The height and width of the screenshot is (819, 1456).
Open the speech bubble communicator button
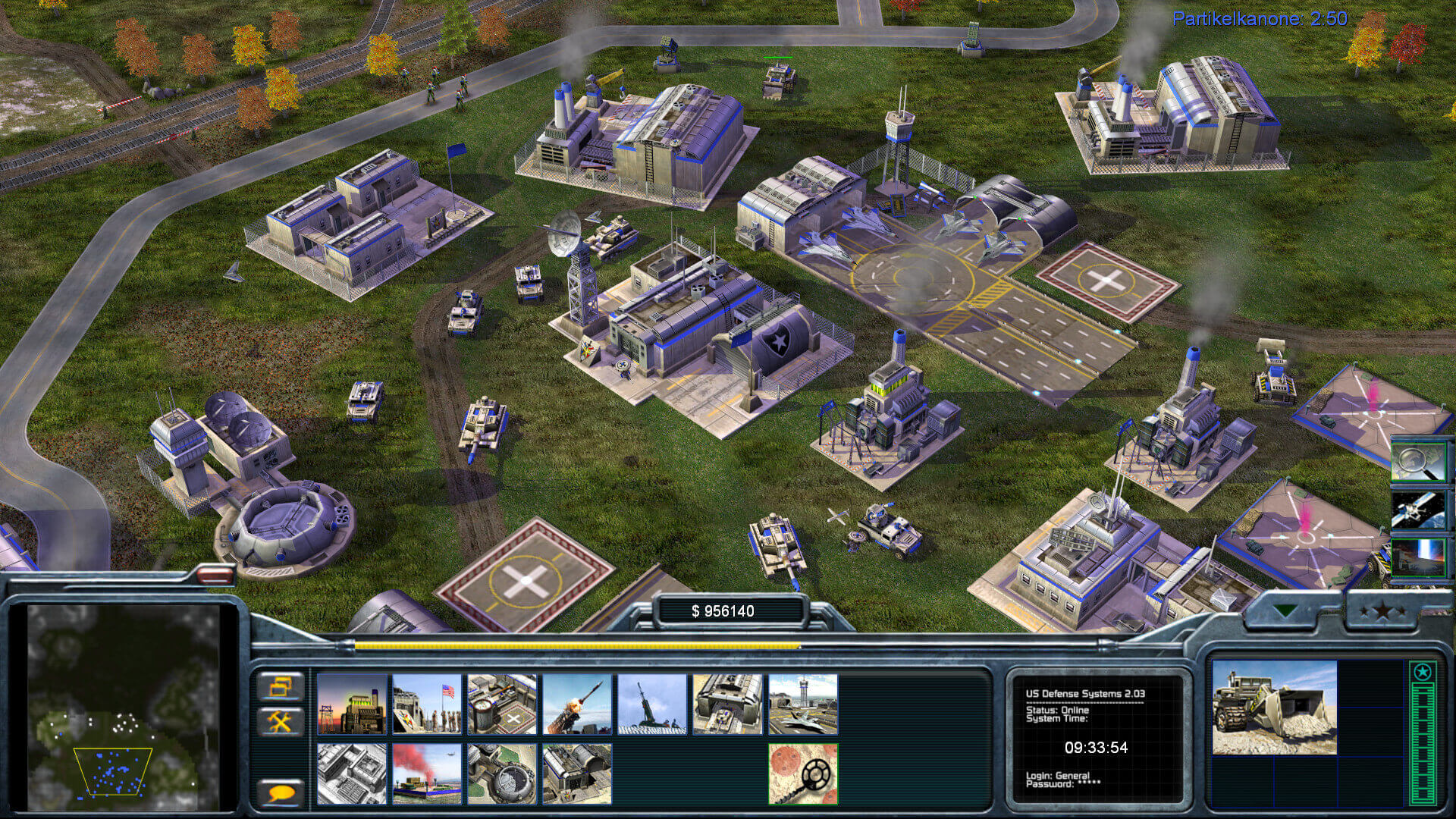(280, 793)
